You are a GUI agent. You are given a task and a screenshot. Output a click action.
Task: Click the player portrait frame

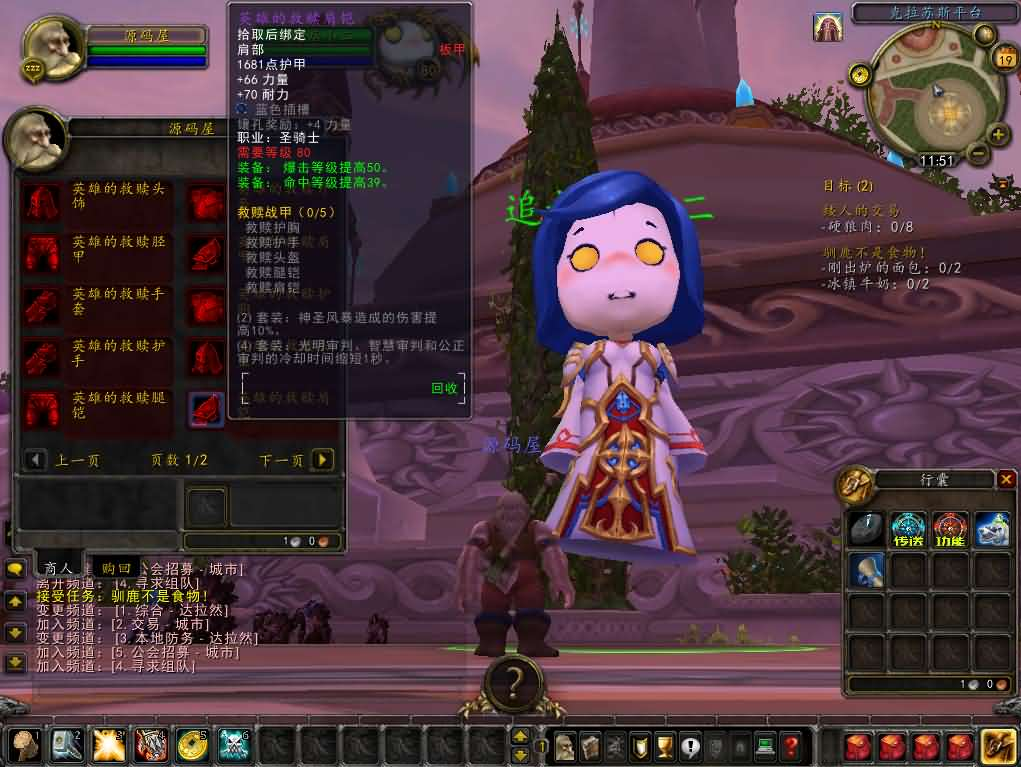[50, 45]
